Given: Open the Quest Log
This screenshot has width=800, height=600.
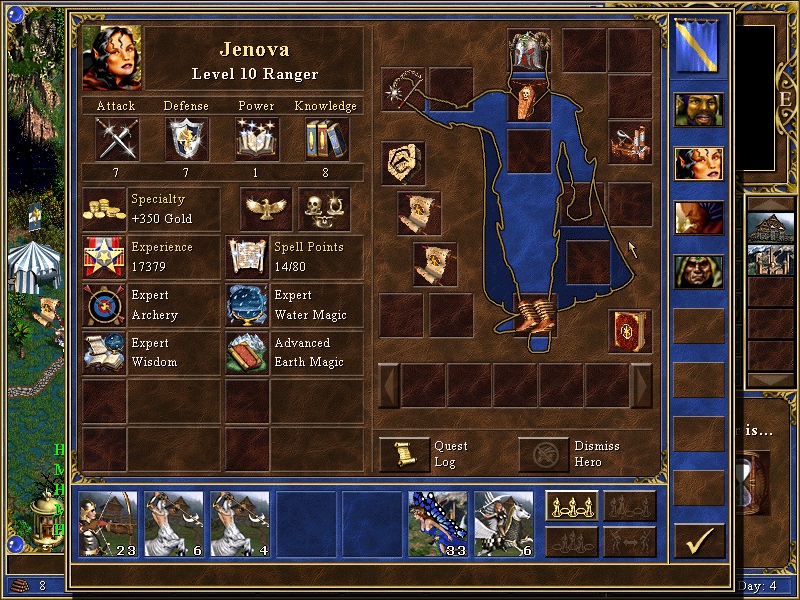Looking at the screenshot, I should tap(405, 454).
